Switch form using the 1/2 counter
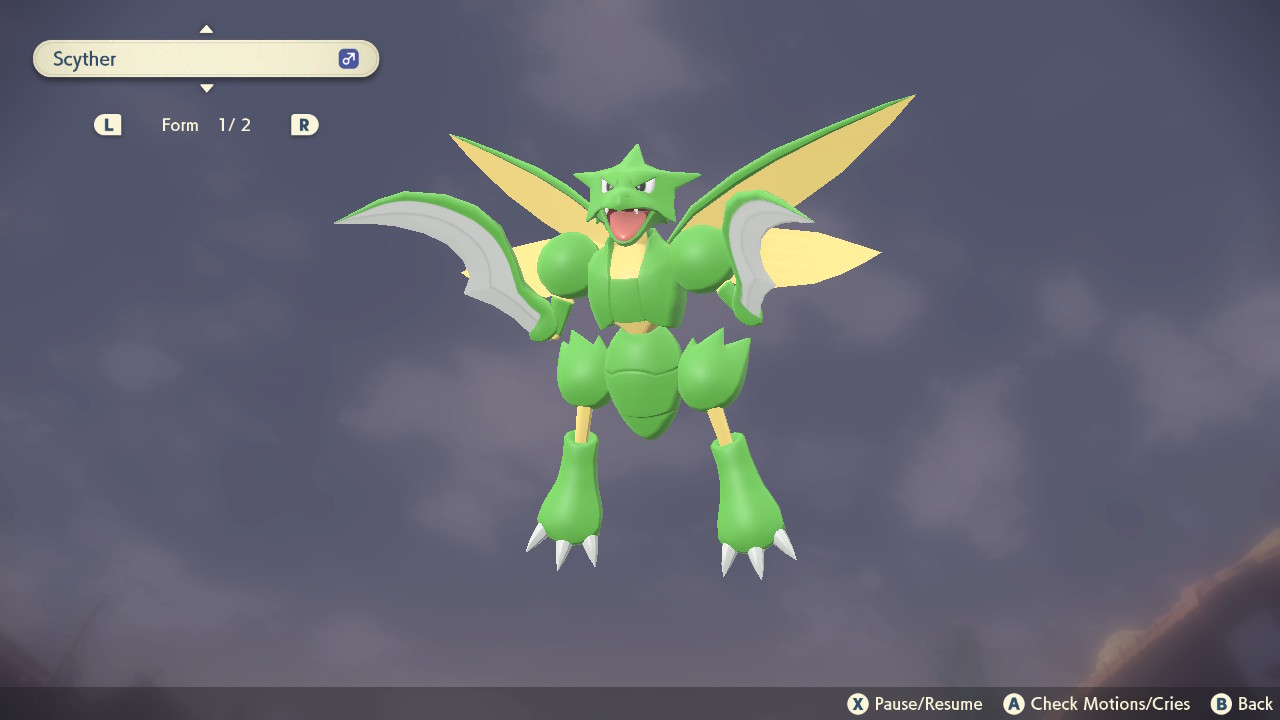The image size is (1280, 720). pos(235,125)
